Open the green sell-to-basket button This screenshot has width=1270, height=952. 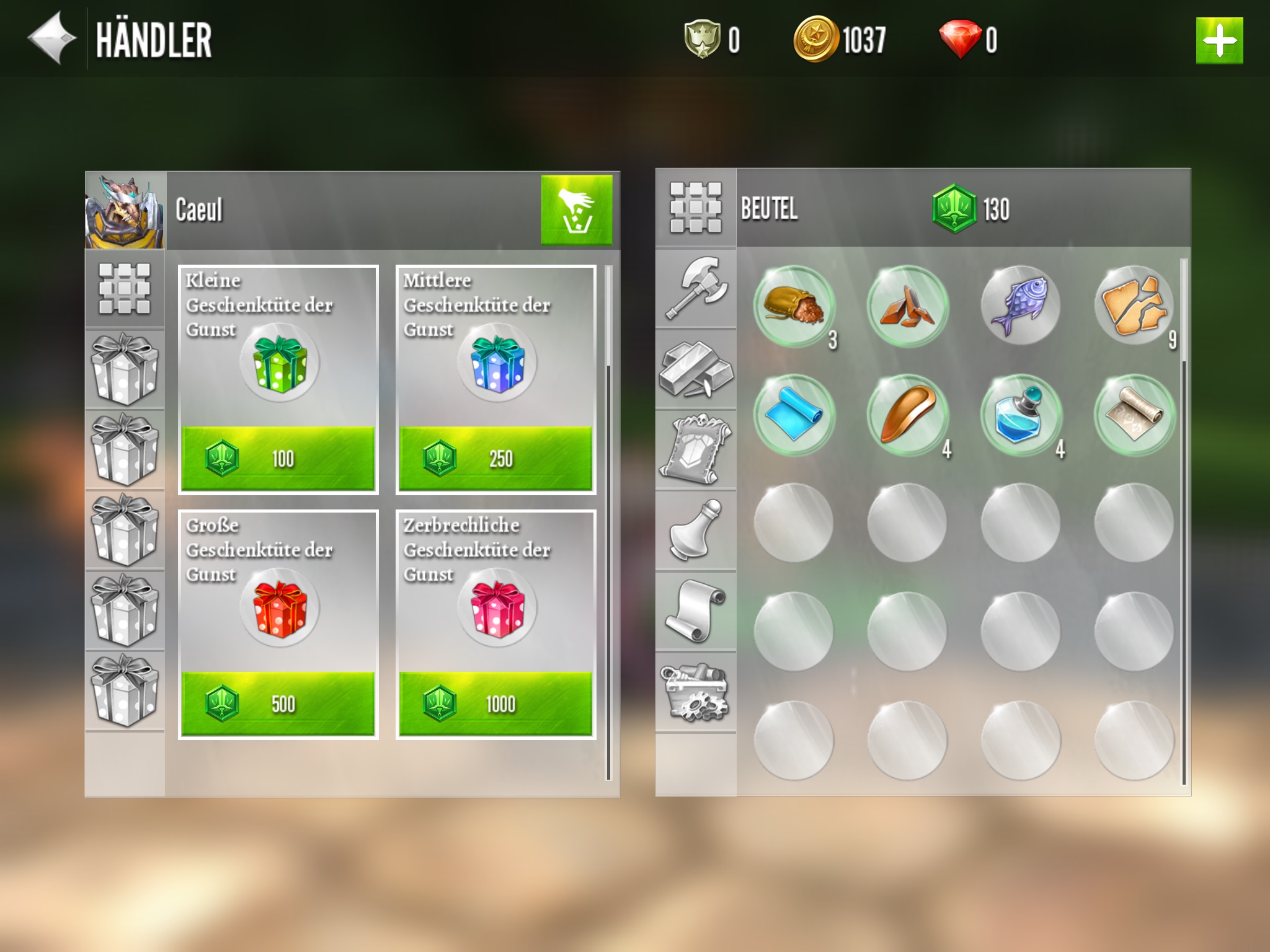[x=576, y=209]
